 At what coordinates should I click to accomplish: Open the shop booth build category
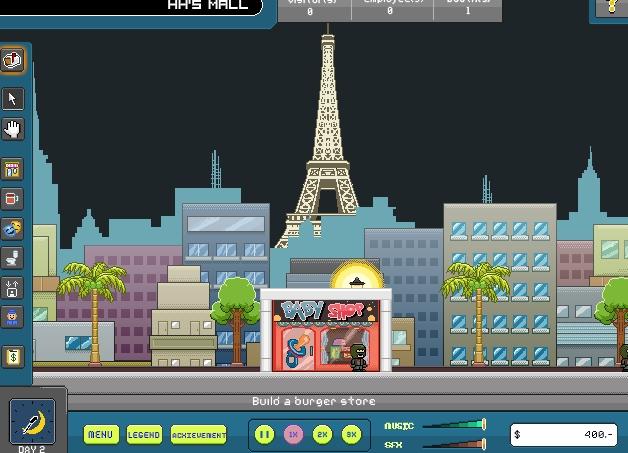tap(13, 170)
